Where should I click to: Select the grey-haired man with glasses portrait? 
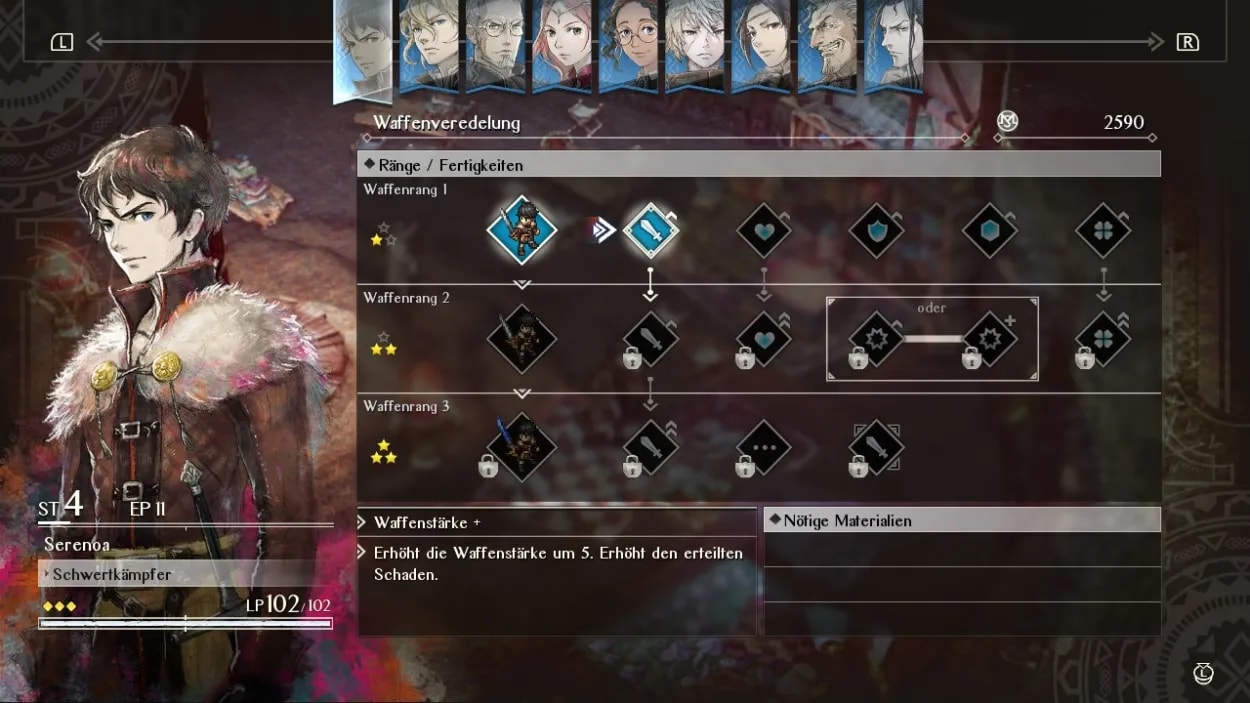pyautogui.click(x=495, y=45)
